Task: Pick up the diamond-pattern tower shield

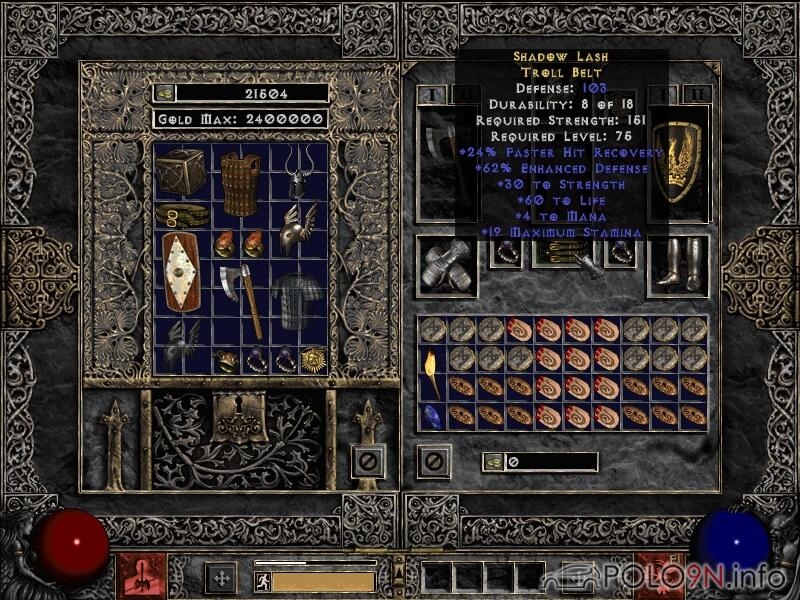Action: tap(182, 273)
